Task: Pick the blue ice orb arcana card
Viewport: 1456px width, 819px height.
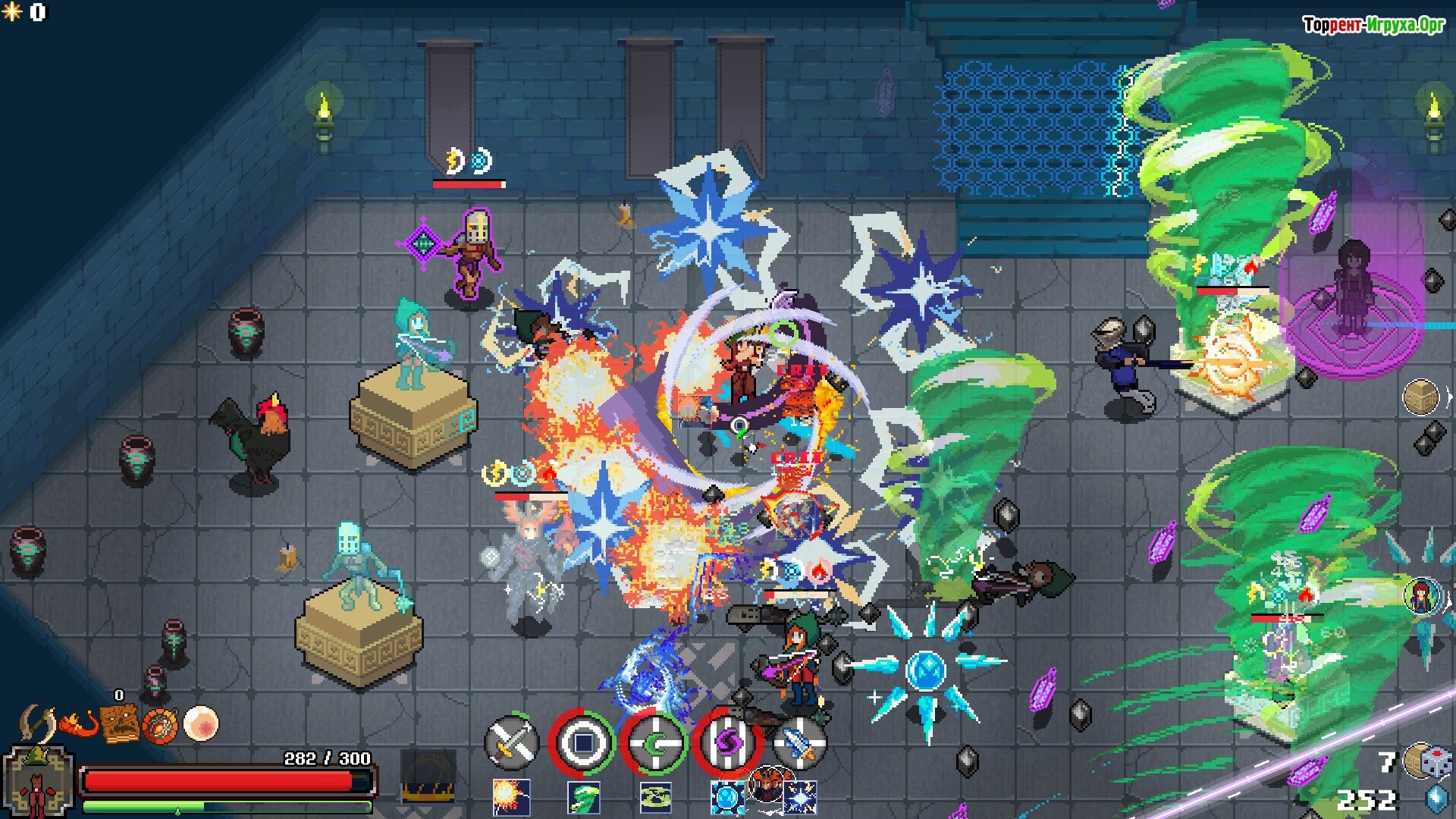Action: tap(728, 798)
